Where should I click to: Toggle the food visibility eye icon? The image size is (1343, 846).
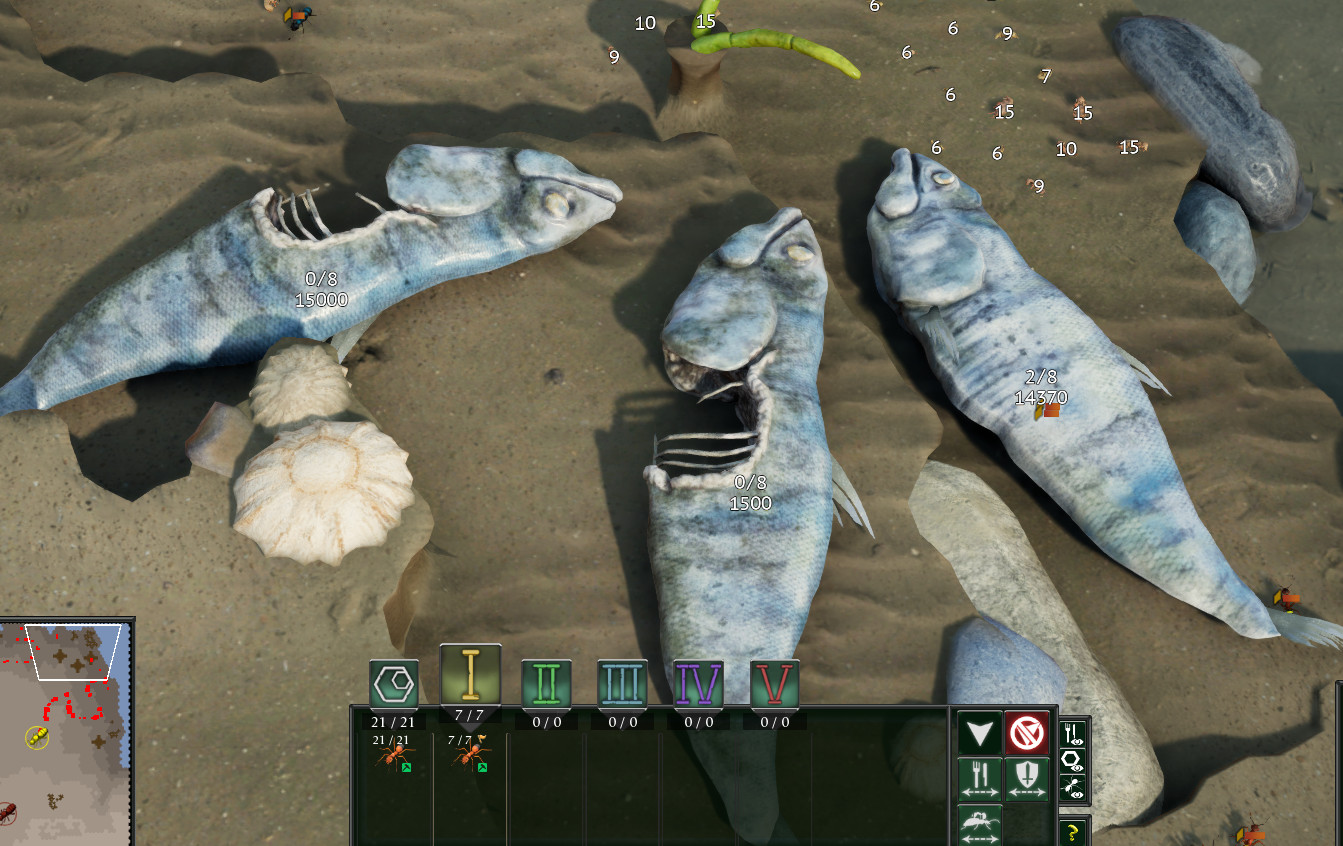click(1071, 734)
